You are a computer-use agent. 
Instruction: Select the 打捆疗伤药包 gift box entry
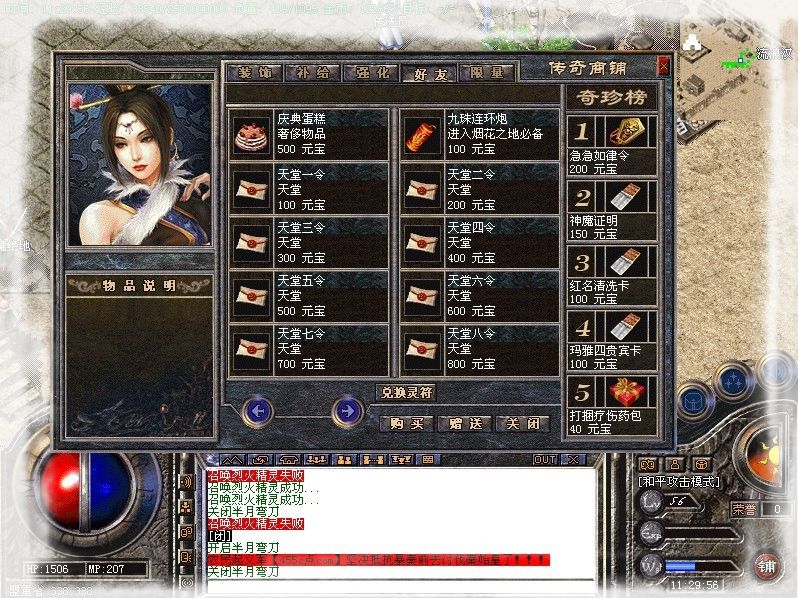(x=611, y=406)
